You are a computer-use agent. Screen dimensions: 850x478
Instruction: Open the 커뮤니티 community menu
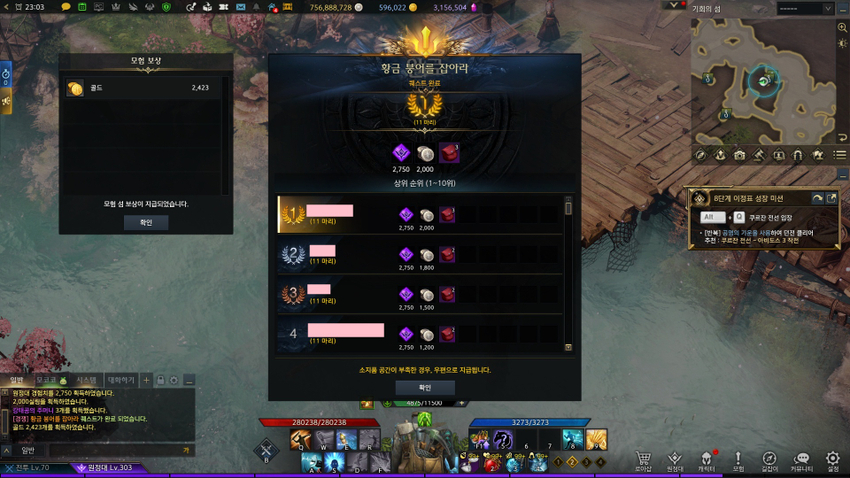pos(801,461)
